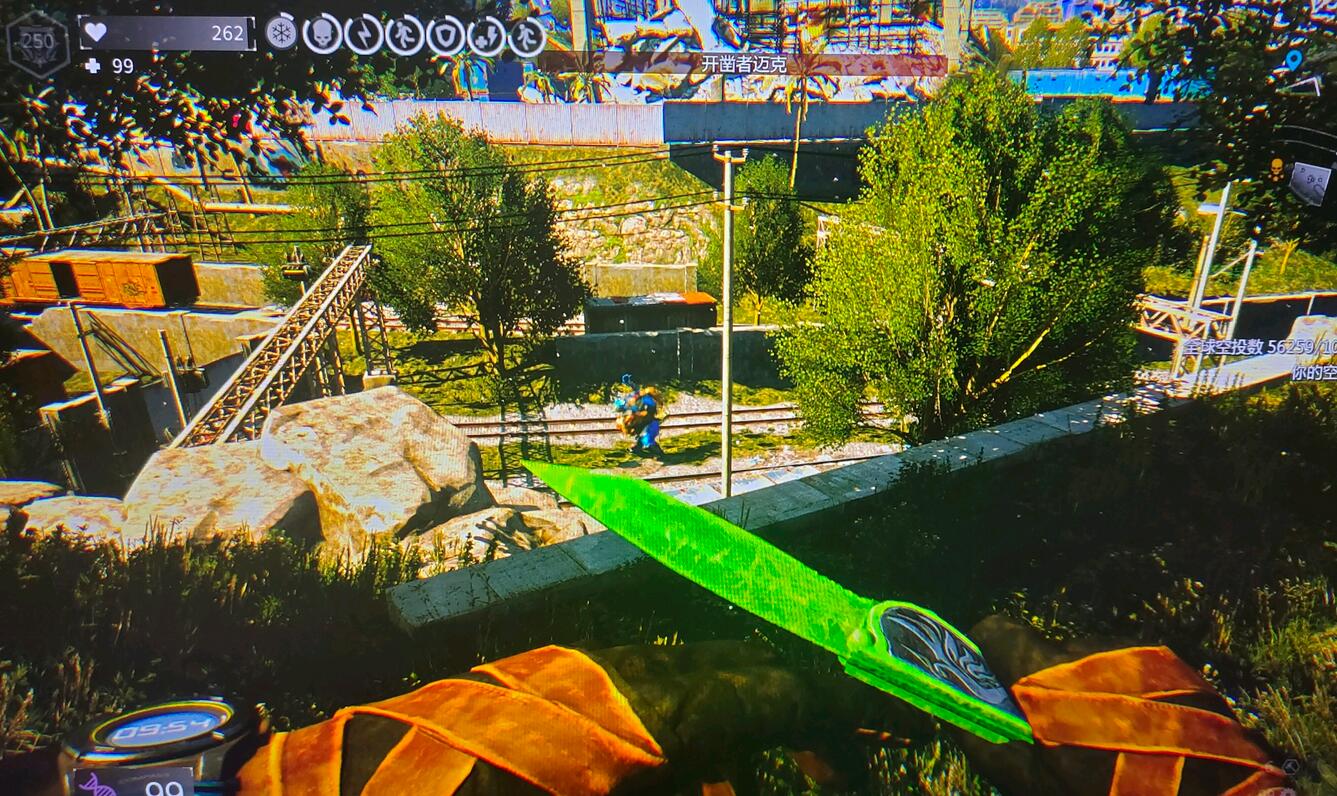Image resolution: width=1337 pixels, height=796 pixels.
Task: Select the shield buff icon
Action: click(446, 36)
